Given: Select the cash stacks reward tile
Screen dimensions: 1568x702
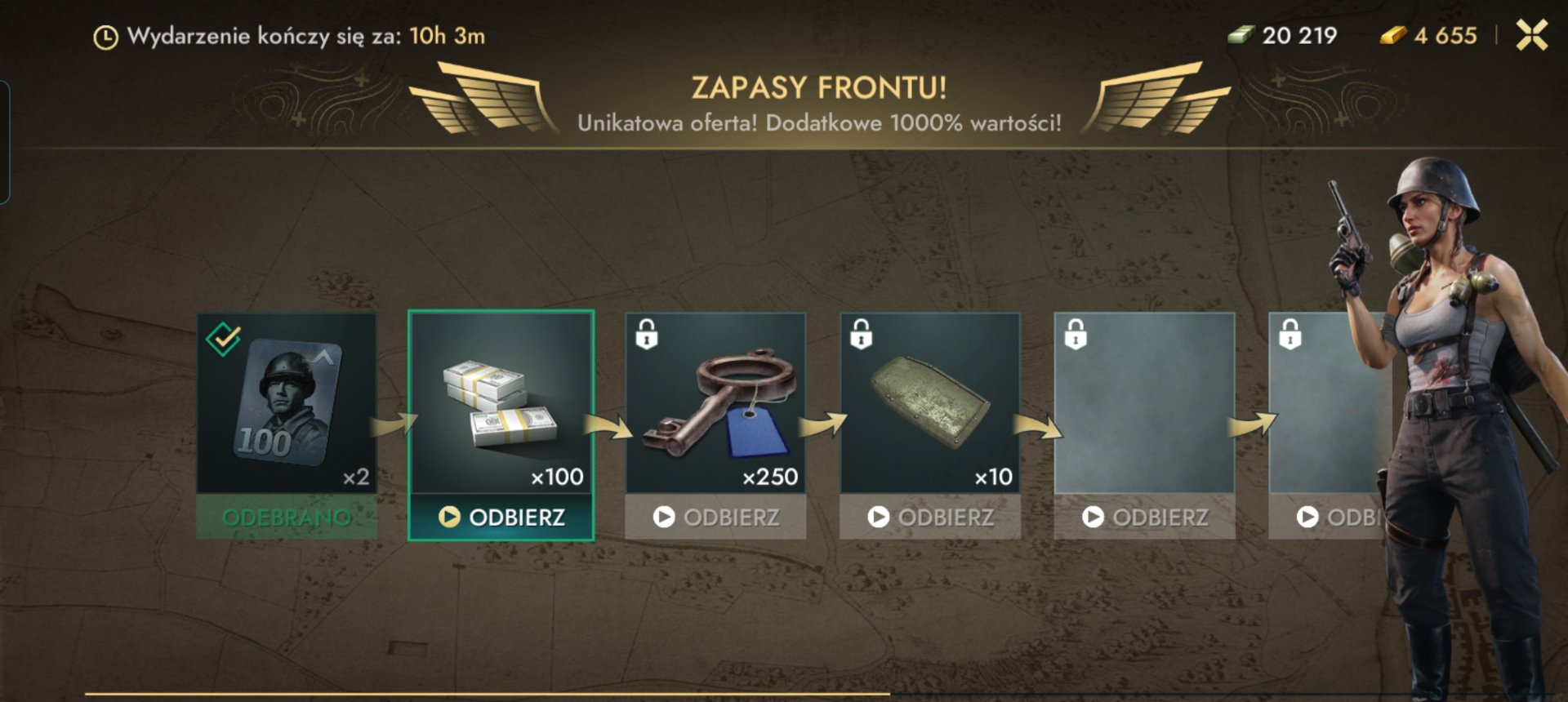Looking at the screenshot, I should [x=501, y=402].
